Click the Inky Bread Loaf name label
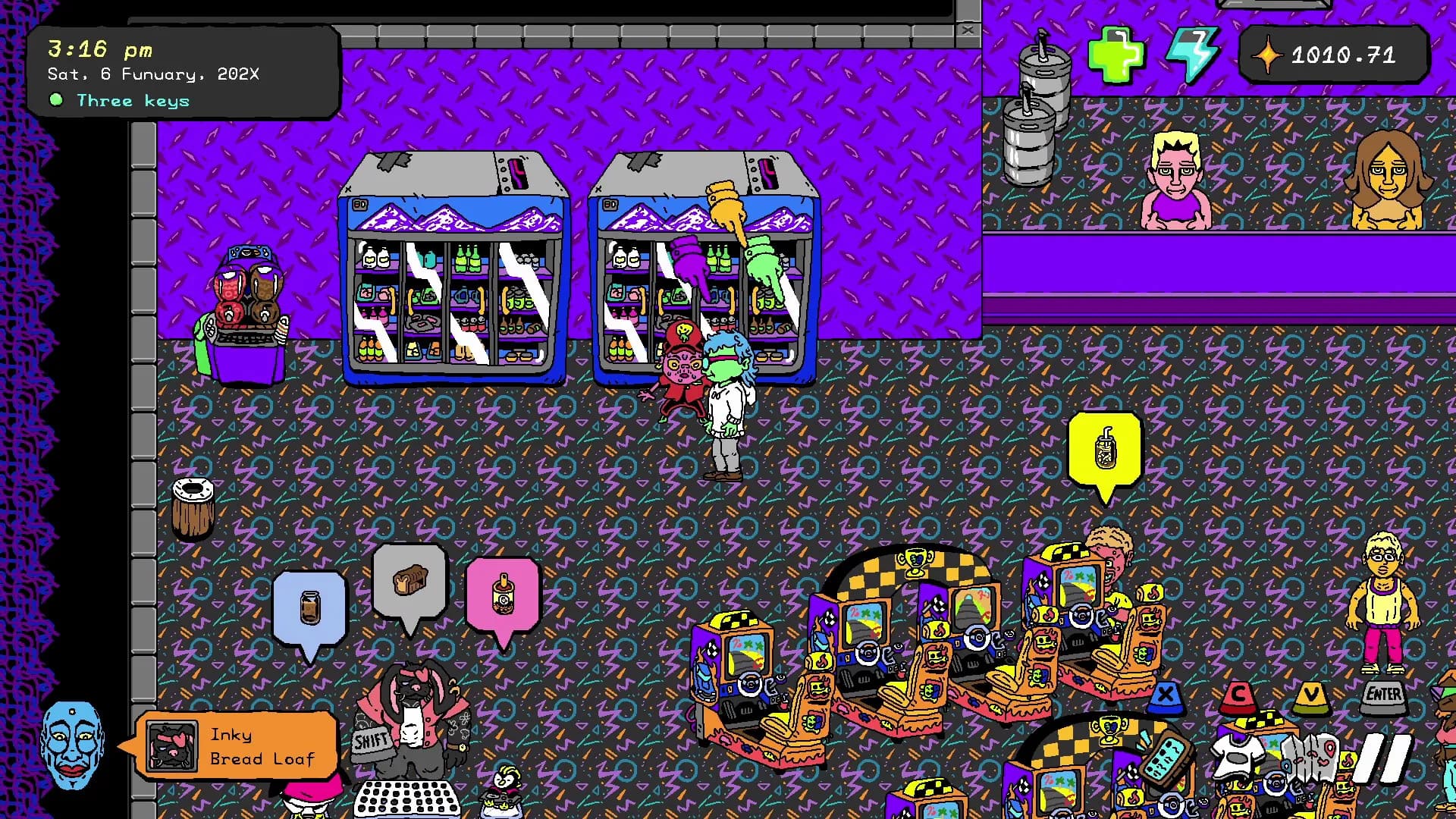1456x819 pixels. 262,745
